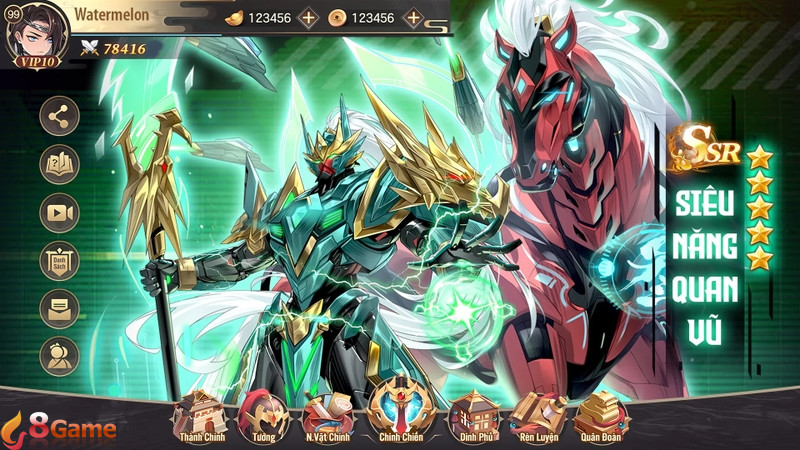
Task: Open N.Vật Chính menu
Action: point(328,416)
